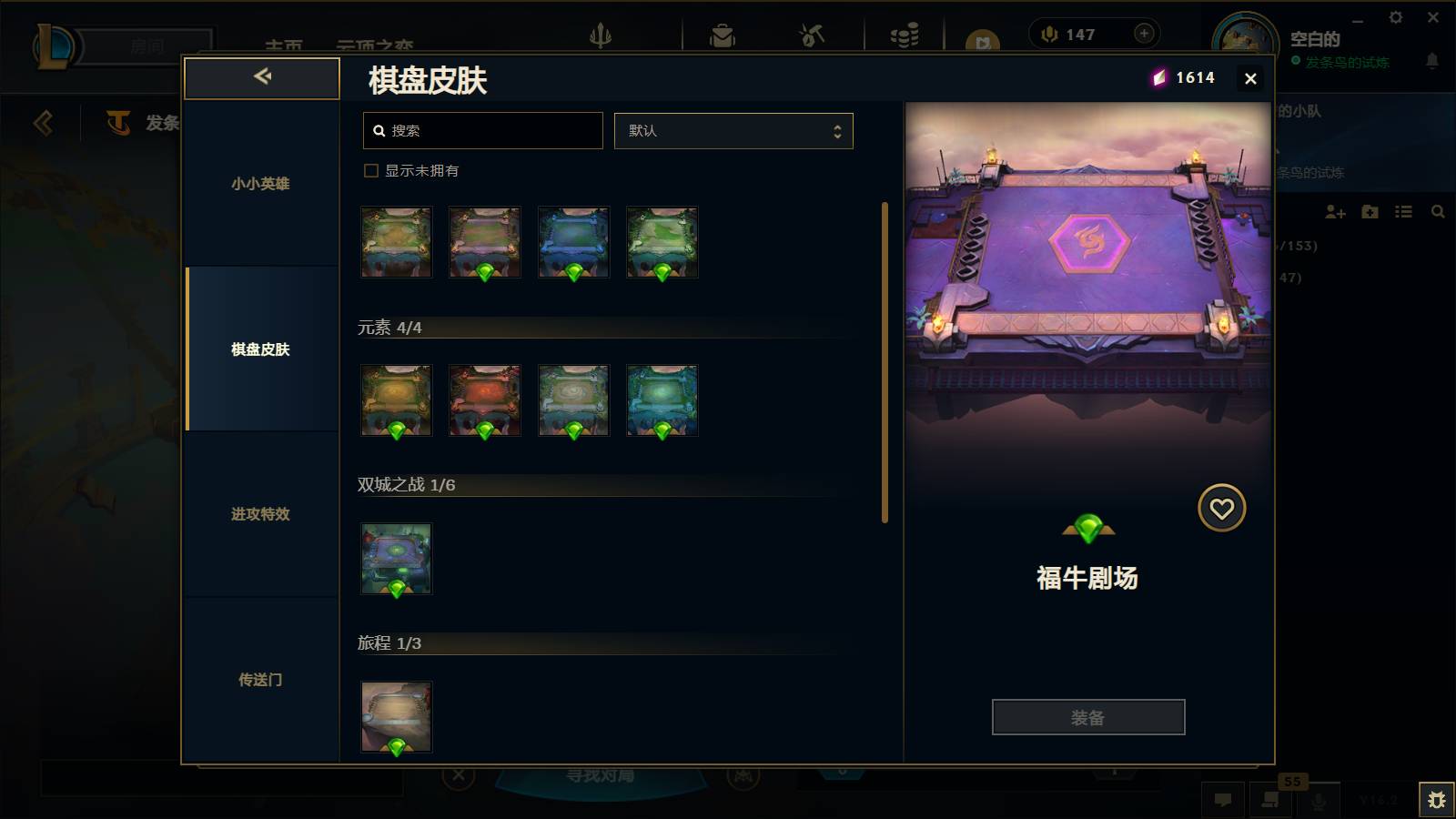Switch to the 小小英雄 tab
This screenshot has height=819, width=1456.
260,184
